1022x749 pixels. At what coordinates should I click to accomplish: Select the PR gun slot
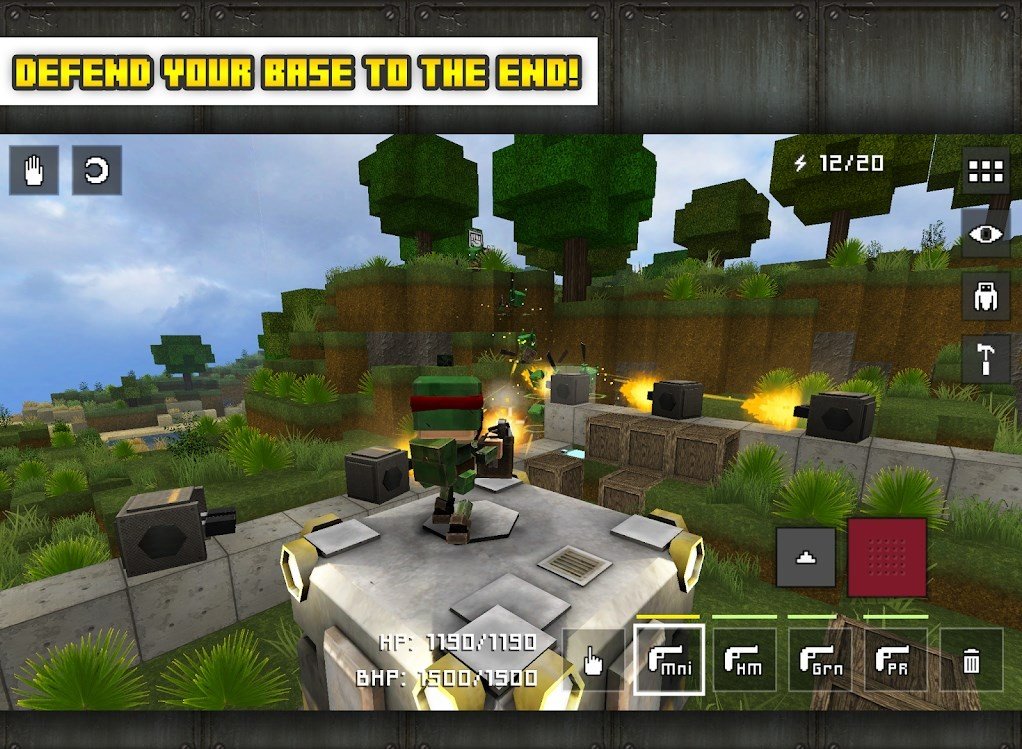click(895, 660)
